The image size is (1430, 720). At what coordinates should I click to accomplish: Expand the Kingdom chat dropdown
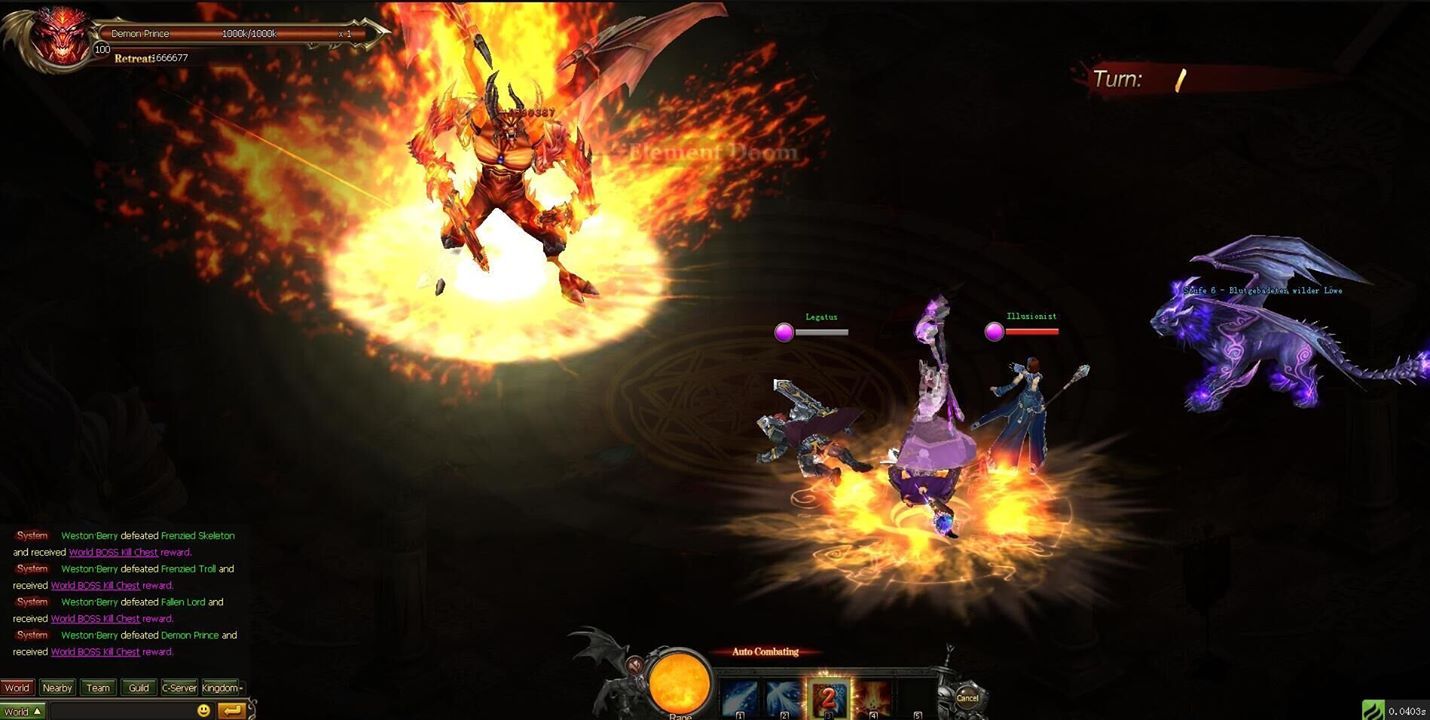coord(222,688)
